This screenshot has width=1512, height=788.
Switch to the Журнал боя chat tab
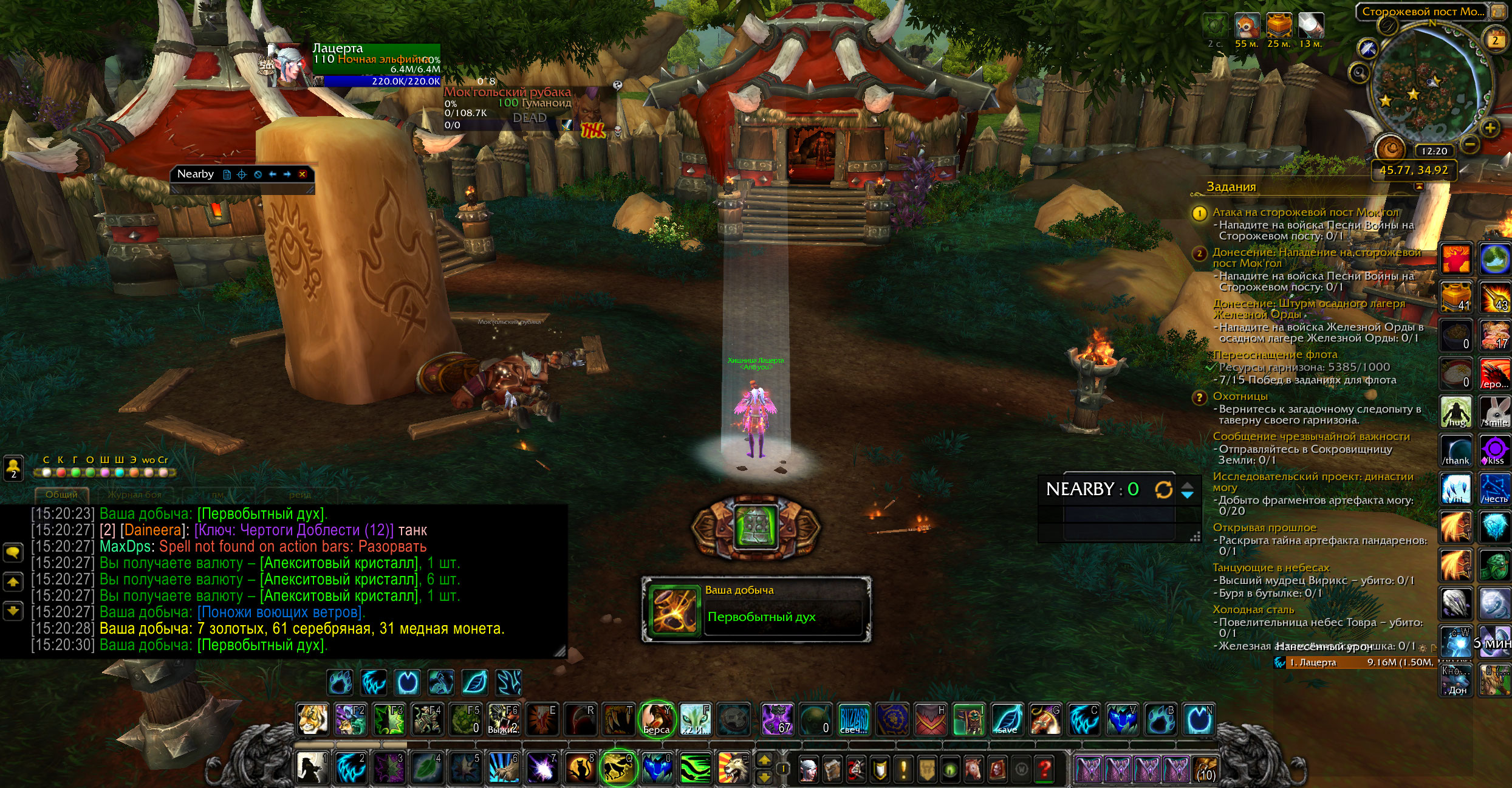pos(134,495)
